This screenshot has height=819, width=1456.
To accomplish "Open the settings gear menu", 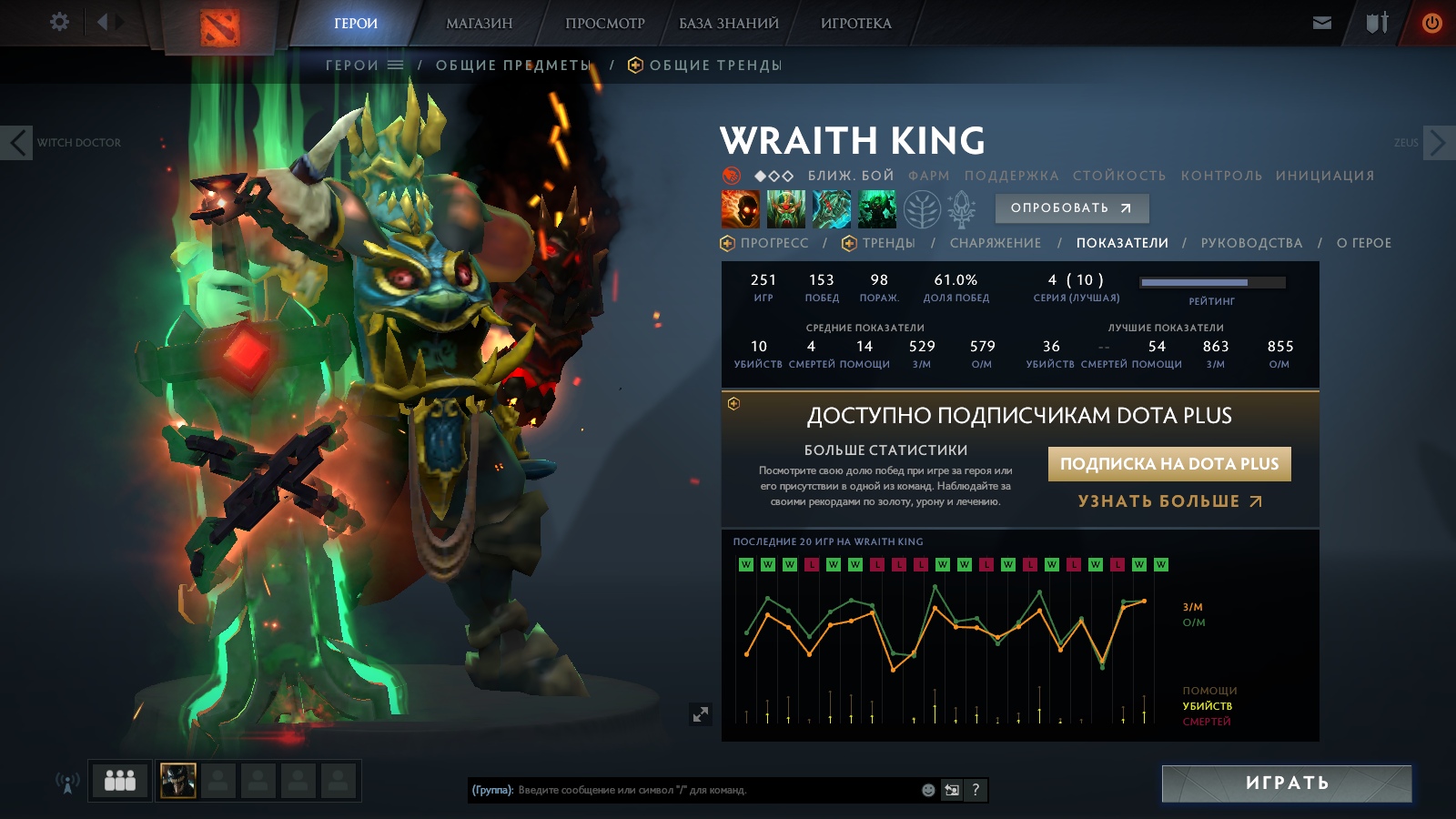I will [x=59, y=22].
